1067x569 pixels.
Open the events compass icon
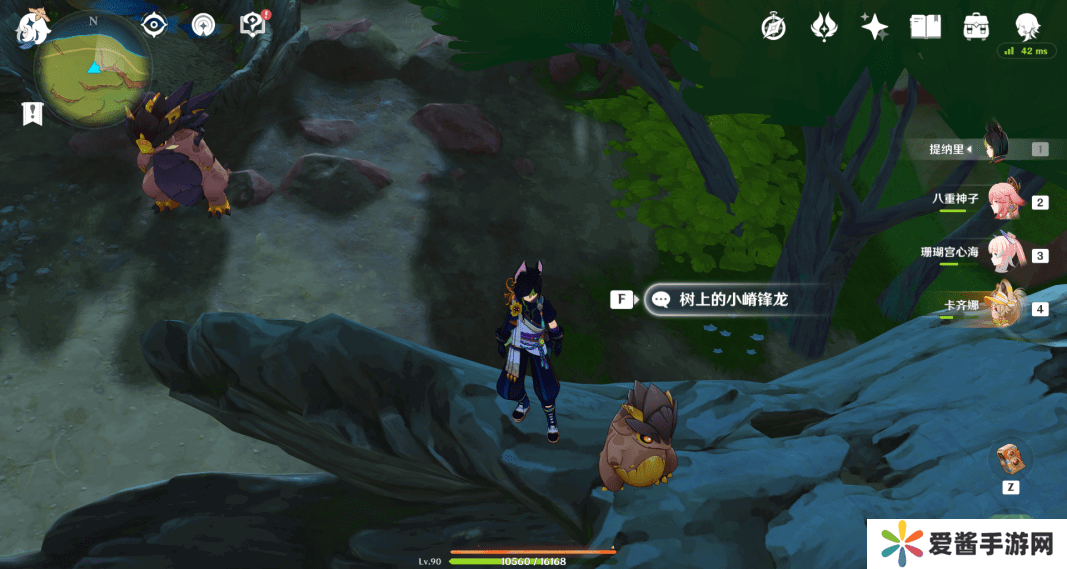[204, 24]
